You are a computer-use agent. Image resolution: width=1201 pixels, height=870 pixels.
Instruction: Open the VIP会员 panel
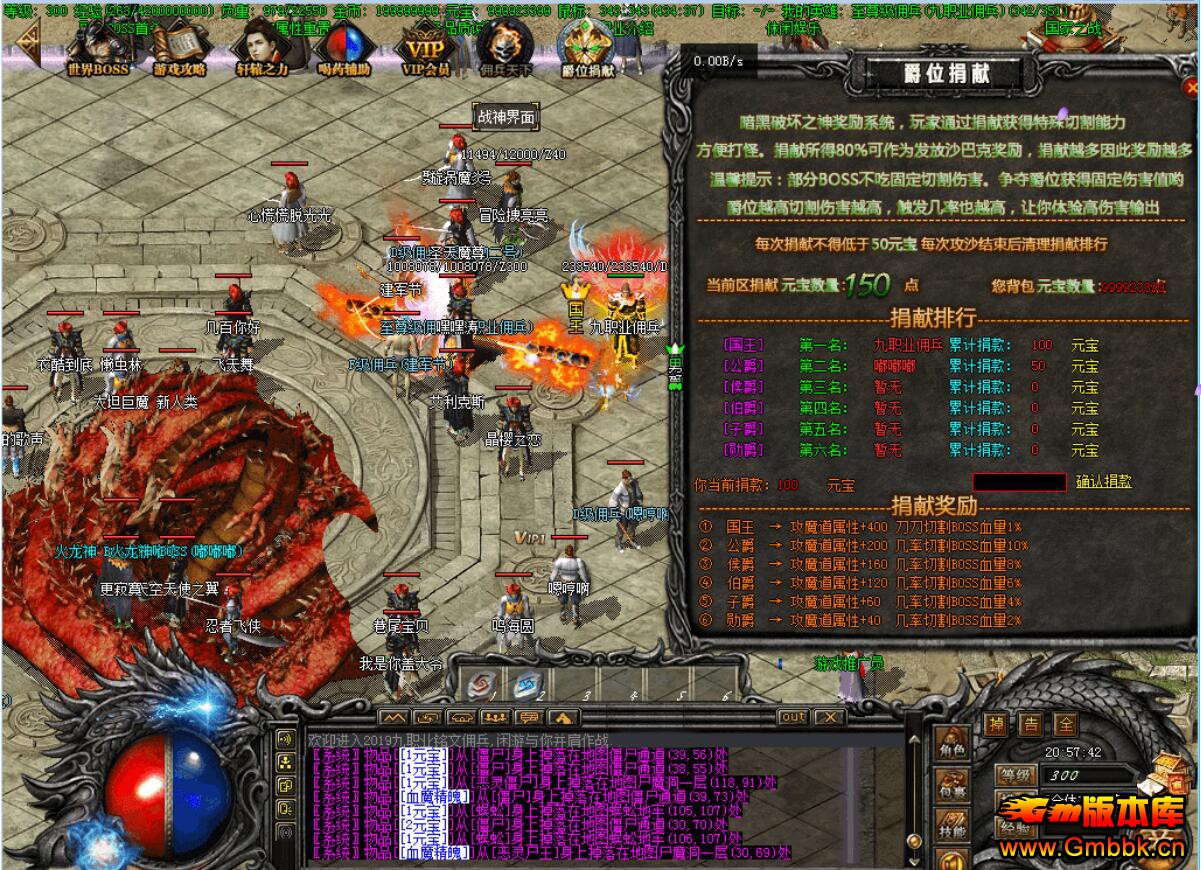coord(426,48)
